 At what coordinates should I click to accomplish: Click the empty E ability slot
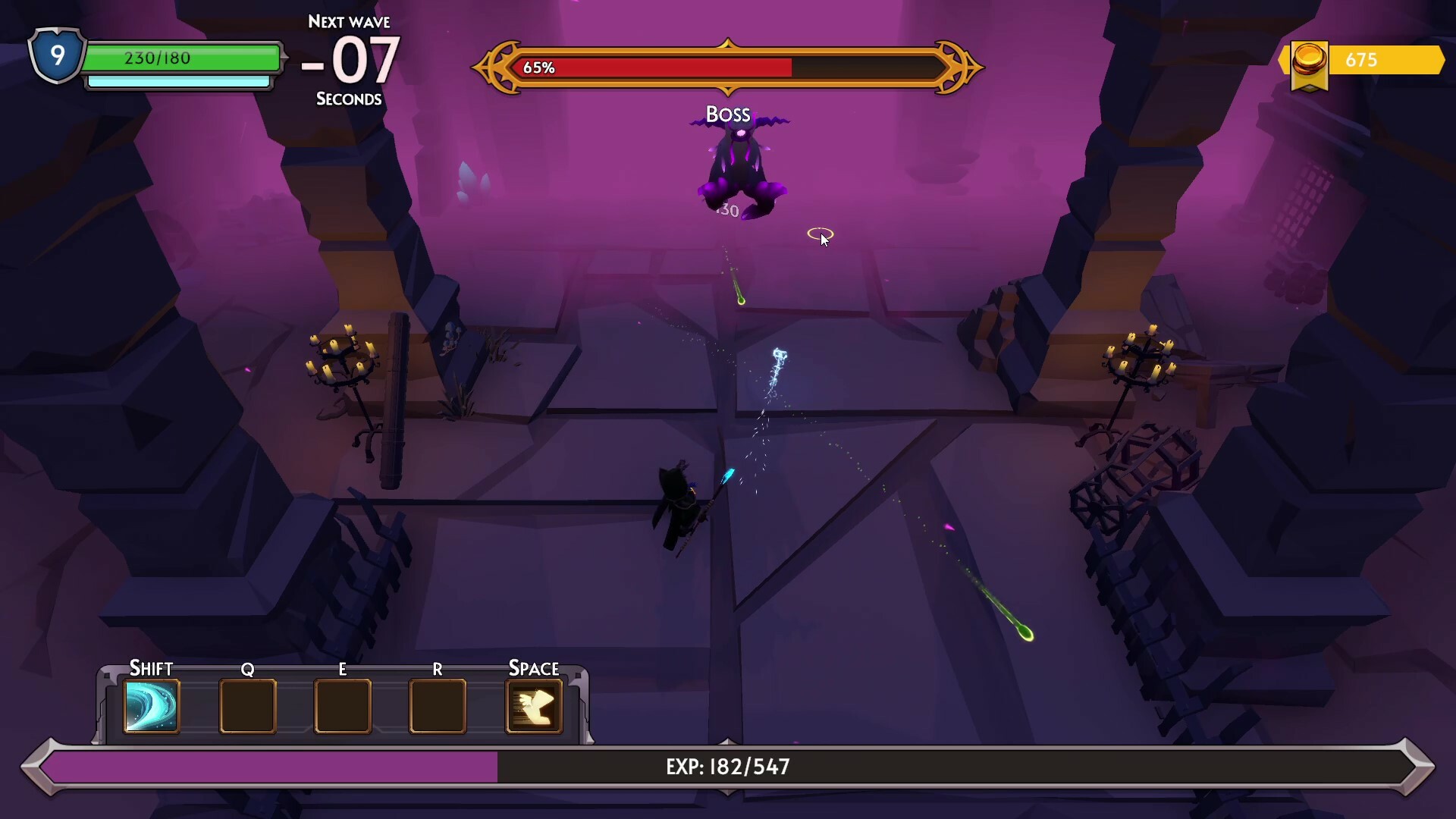pyautogui.click(x=342, y=707)
